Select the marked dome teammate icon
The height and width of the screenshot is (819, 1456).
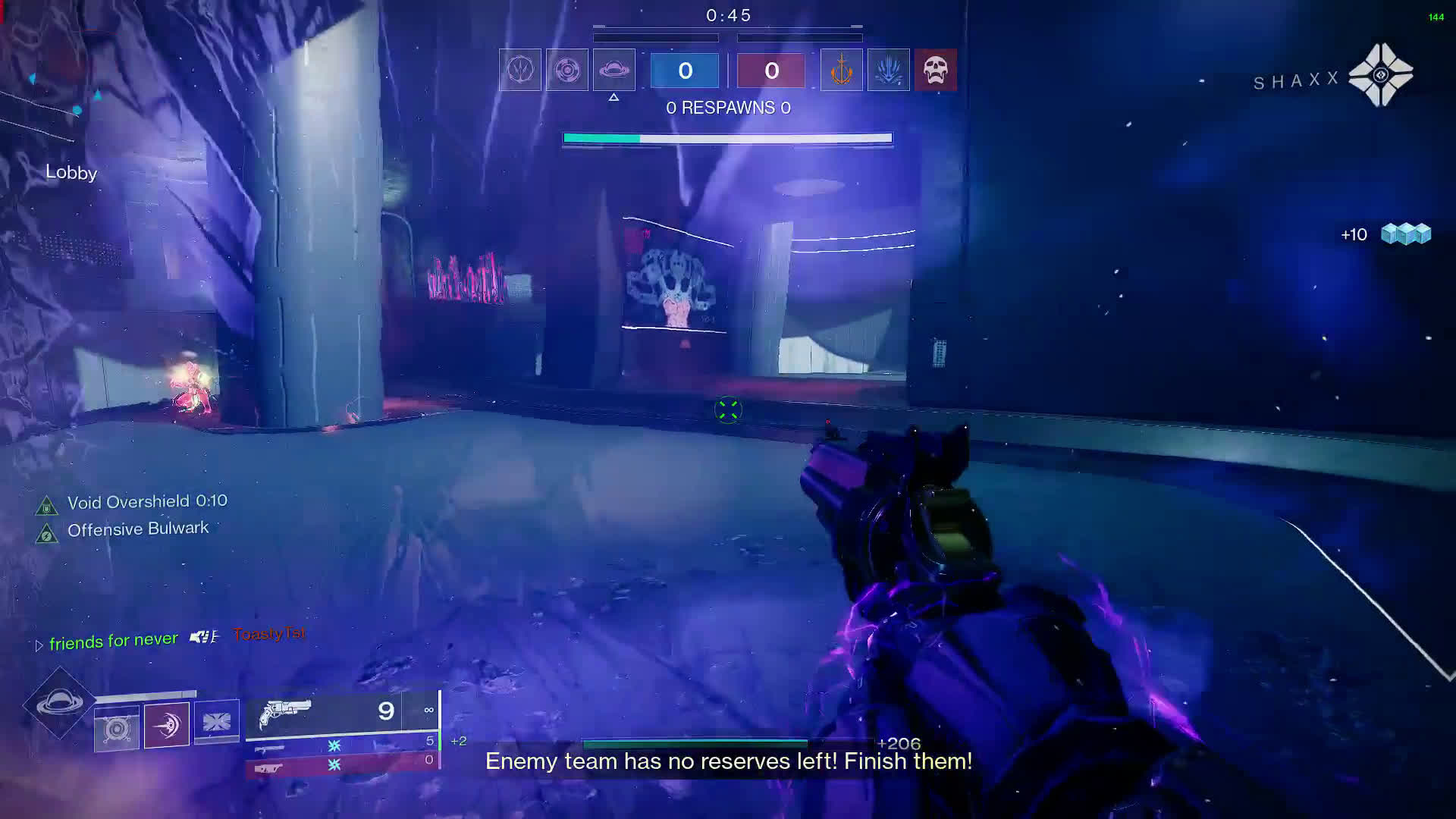(x=614, y=70)
